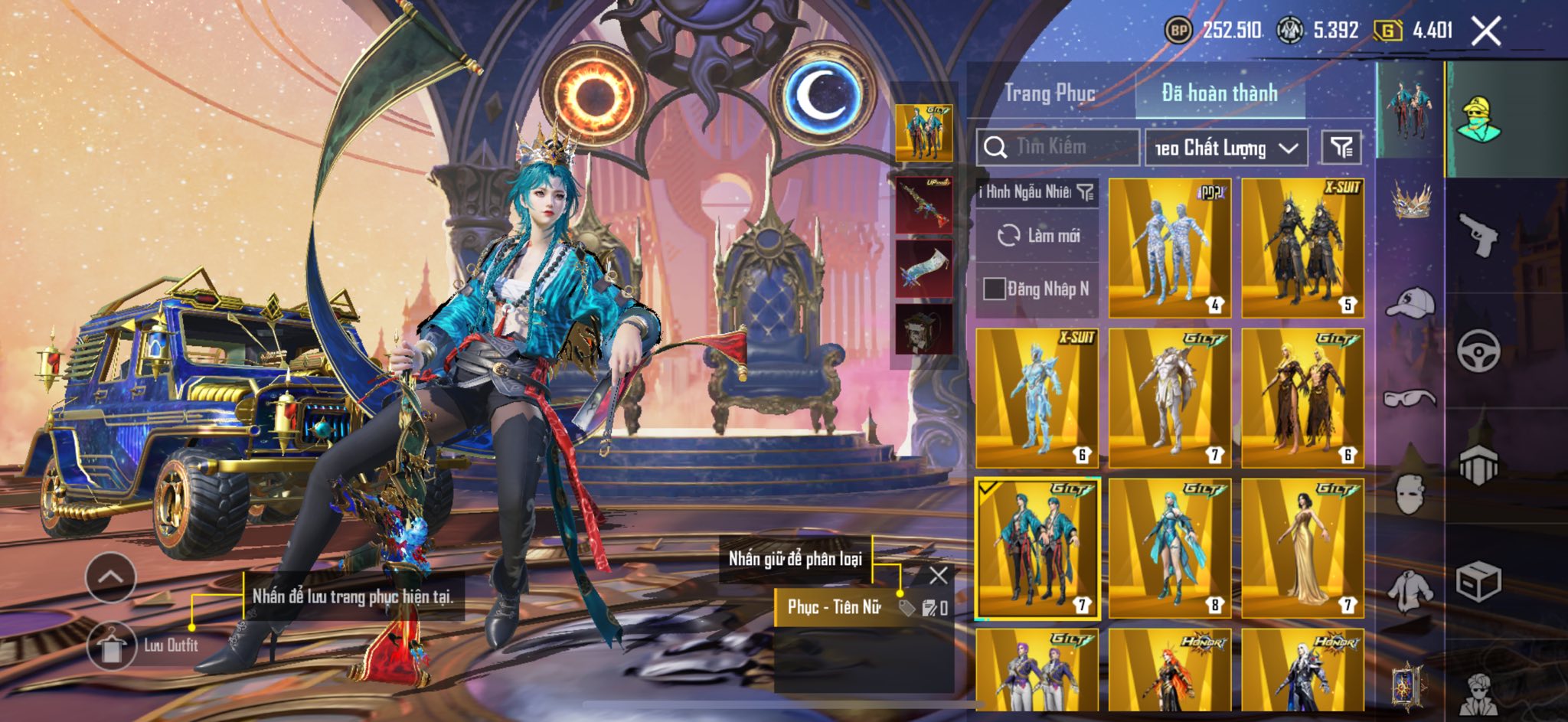The image size is (1568, 722).
Task: Open the Đã hoàn thành tab
Action: click(x=1220, y=93)
